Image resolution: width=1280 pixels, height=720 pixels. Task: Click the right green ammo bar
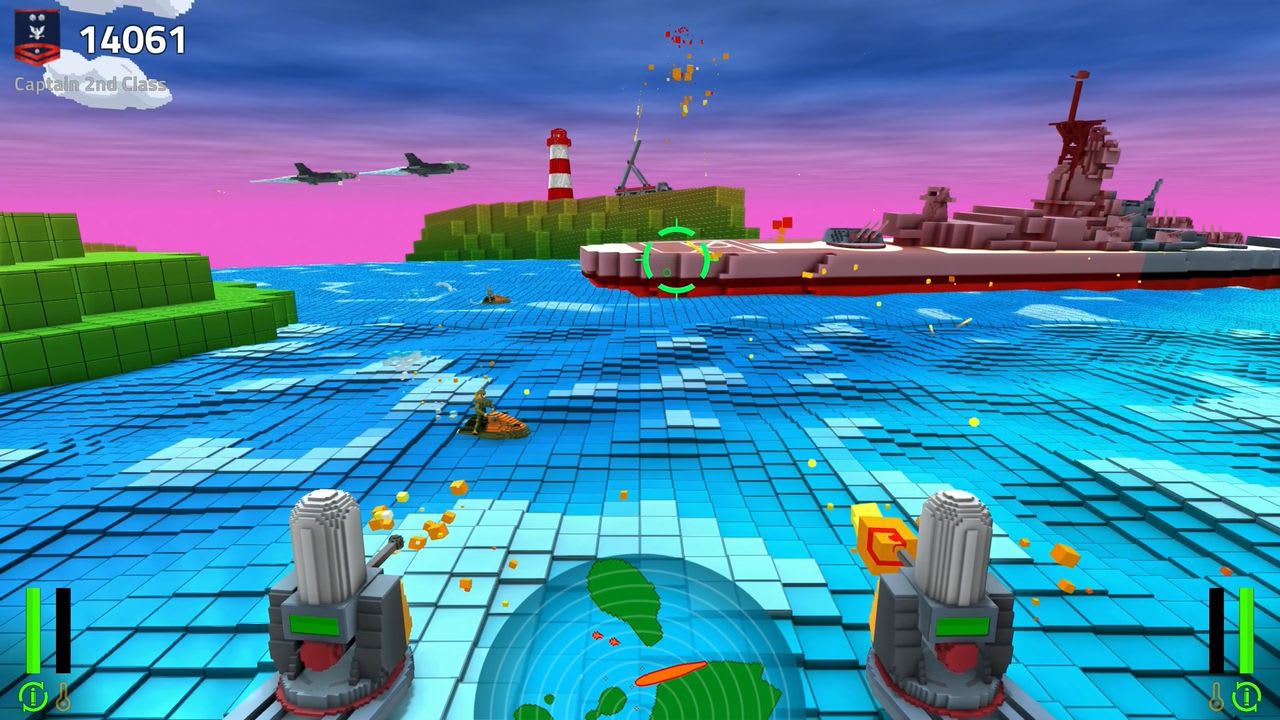point(1246,630)
